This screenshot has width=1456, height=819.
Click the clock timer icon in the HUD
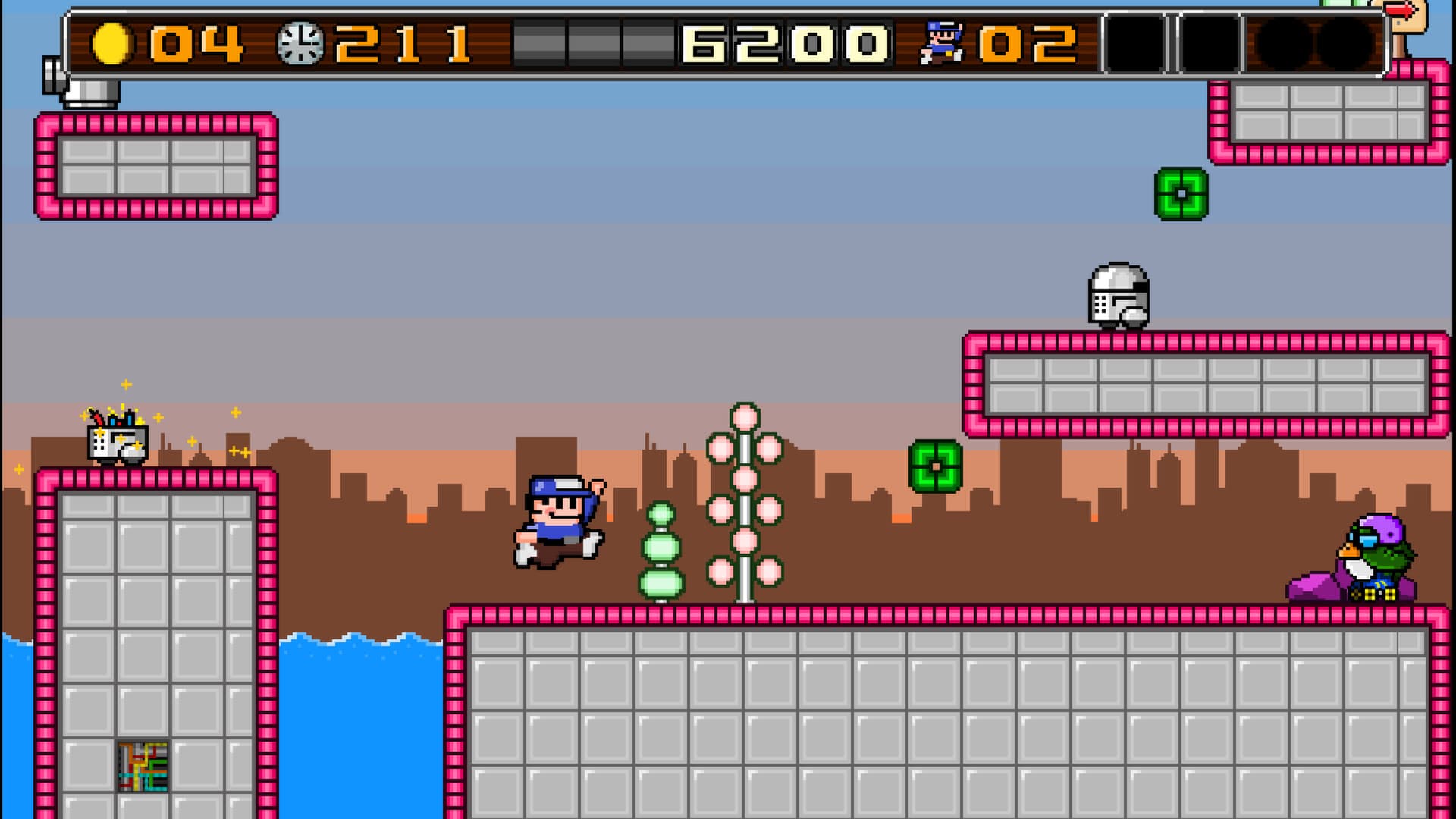click(302, 42)
